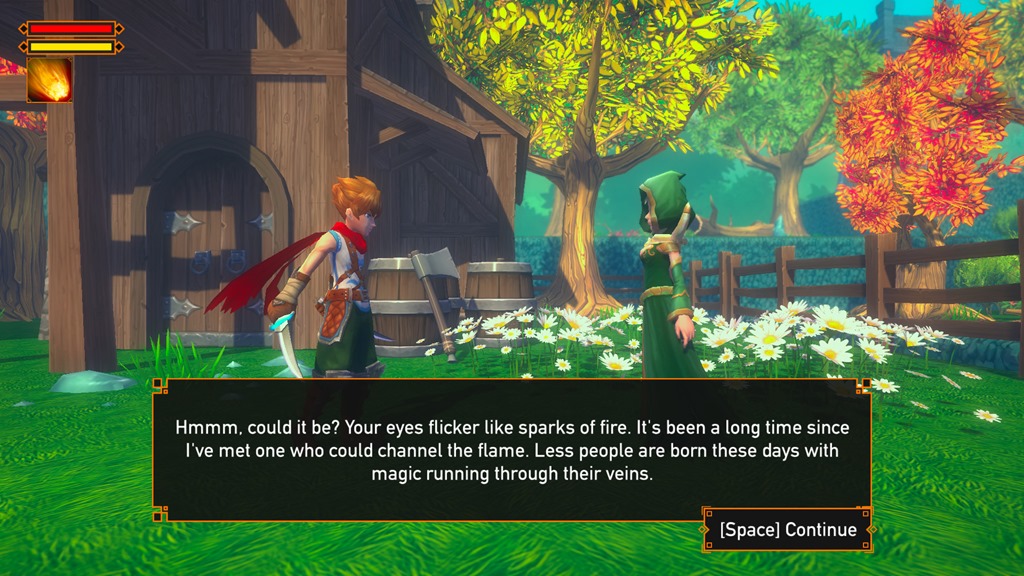Activate the fireball ability icon

(49, 81)
